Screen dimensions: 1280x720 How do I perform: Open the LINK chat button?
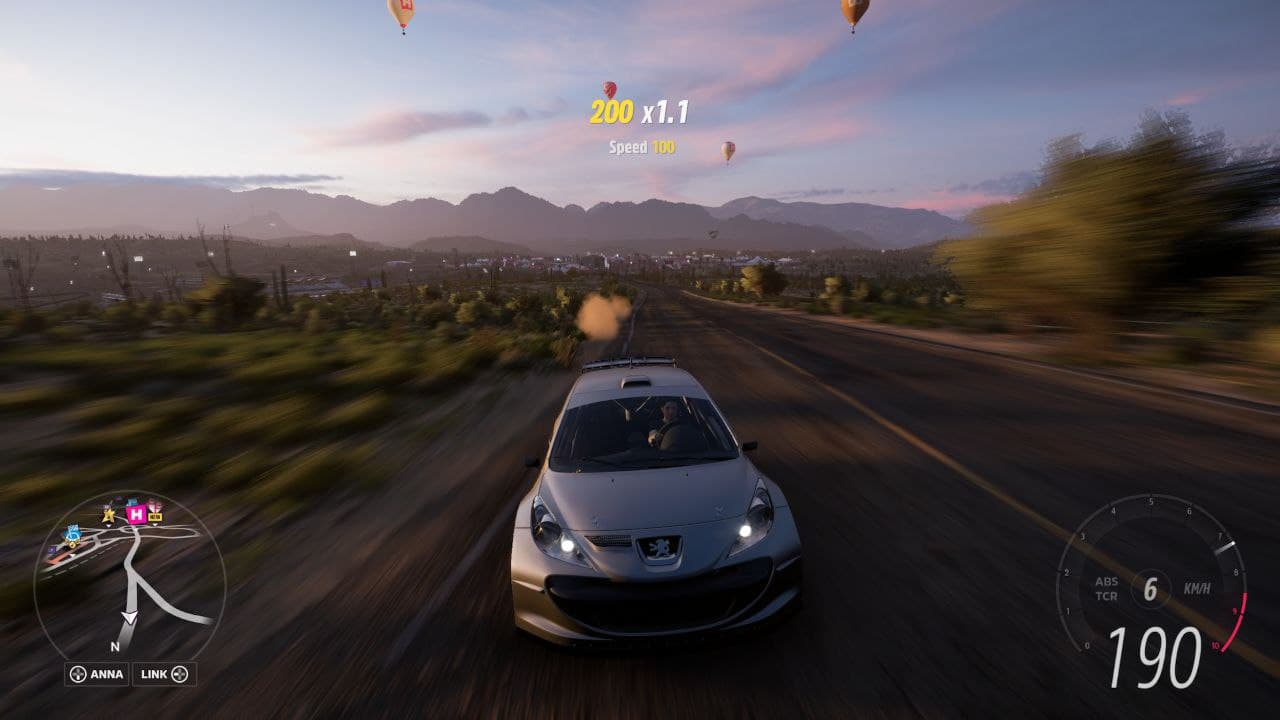pos(164,674)
